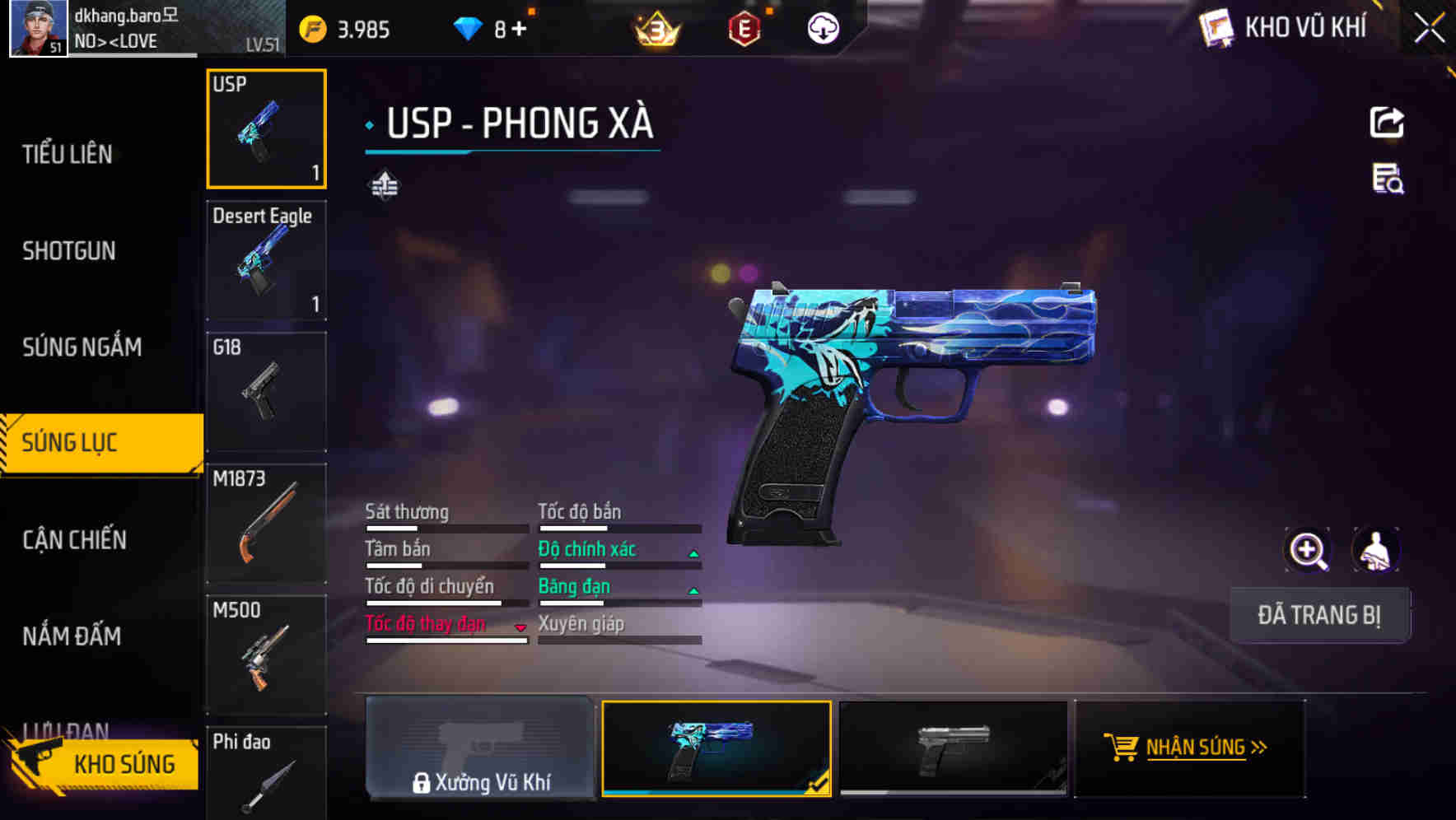Open the weapon details inspect icon
Image resolution: width=1456 pixels, height=820 pixels.
1388,183
